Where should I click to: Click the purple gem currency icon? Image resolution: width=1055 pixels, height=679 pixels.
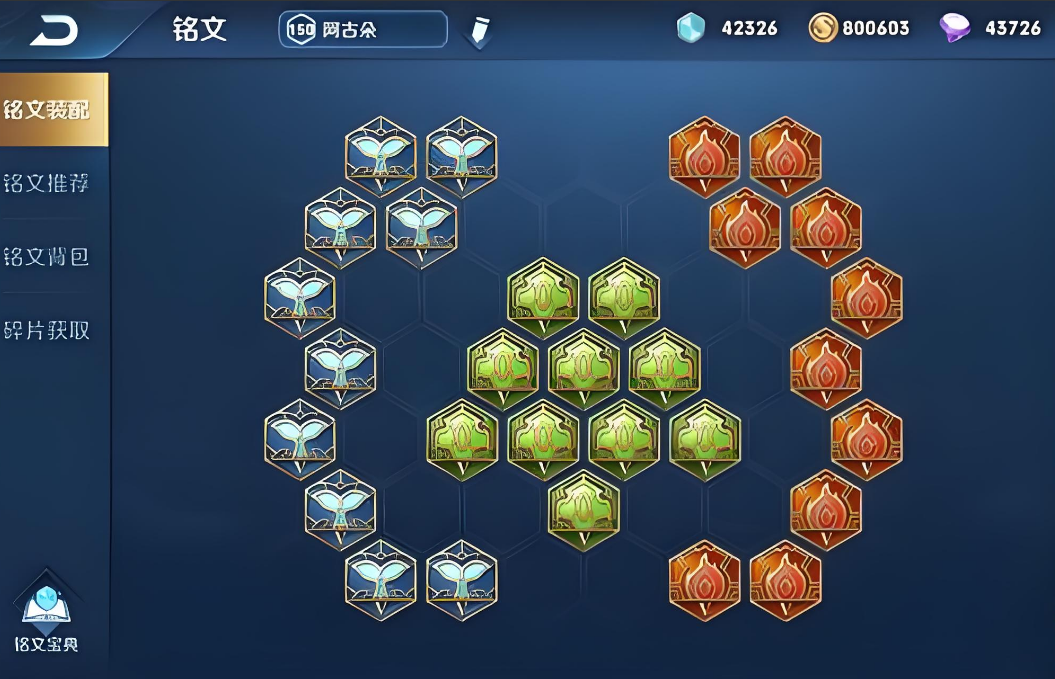(x=955, y=28)
